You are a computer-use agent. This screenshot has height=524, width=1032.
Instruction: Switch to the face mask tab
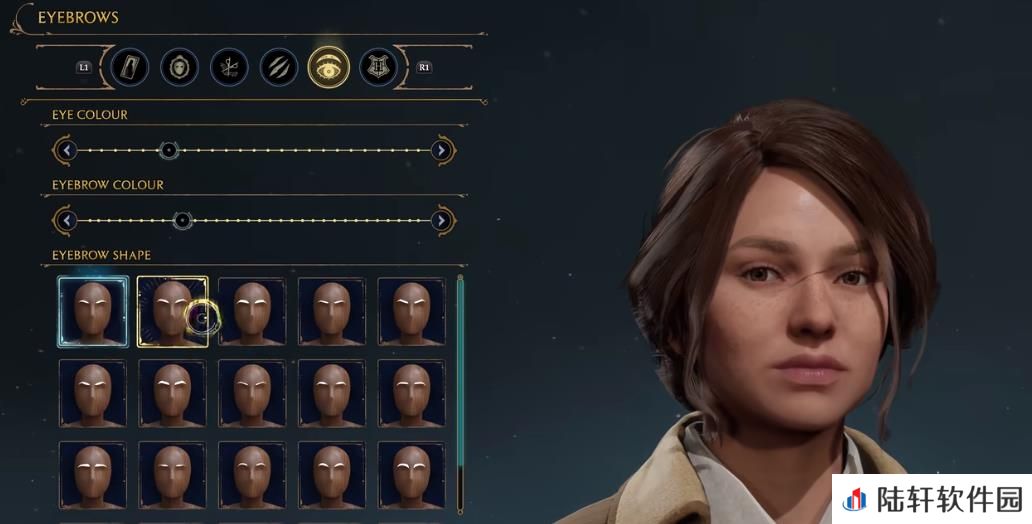click(180, 67)
